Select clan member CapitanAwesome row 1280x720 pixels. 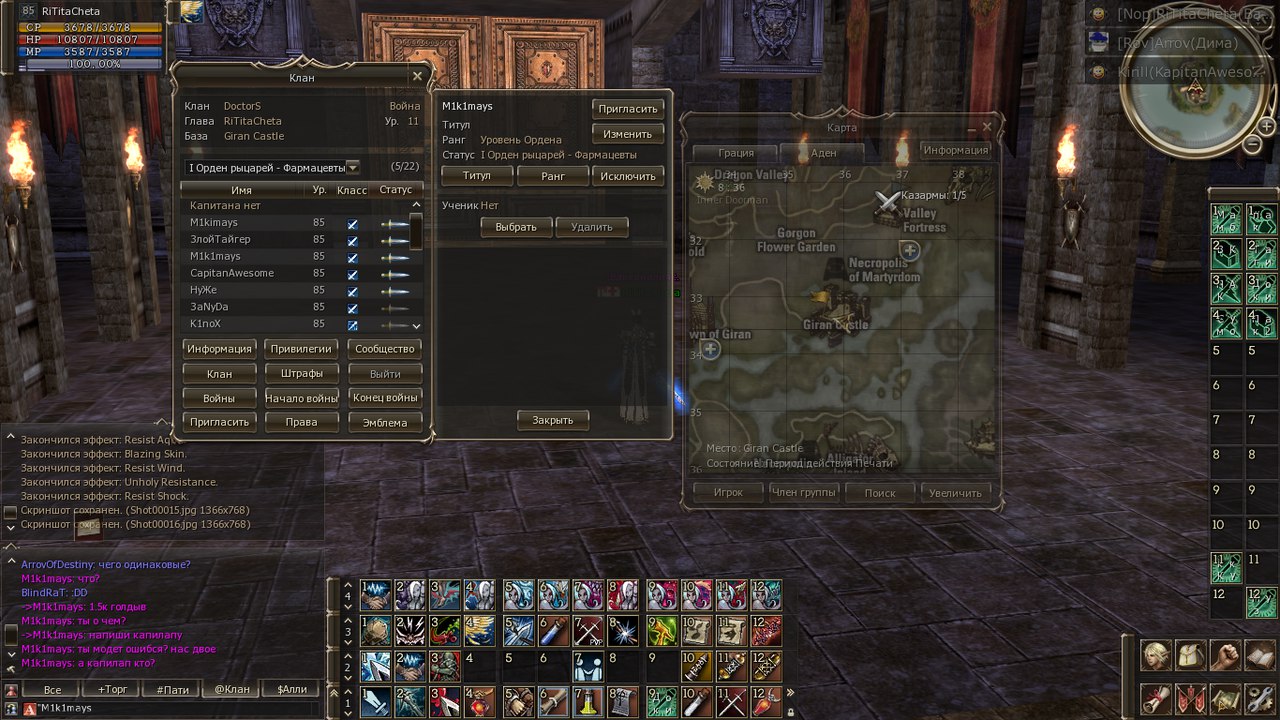coord(232,273)
